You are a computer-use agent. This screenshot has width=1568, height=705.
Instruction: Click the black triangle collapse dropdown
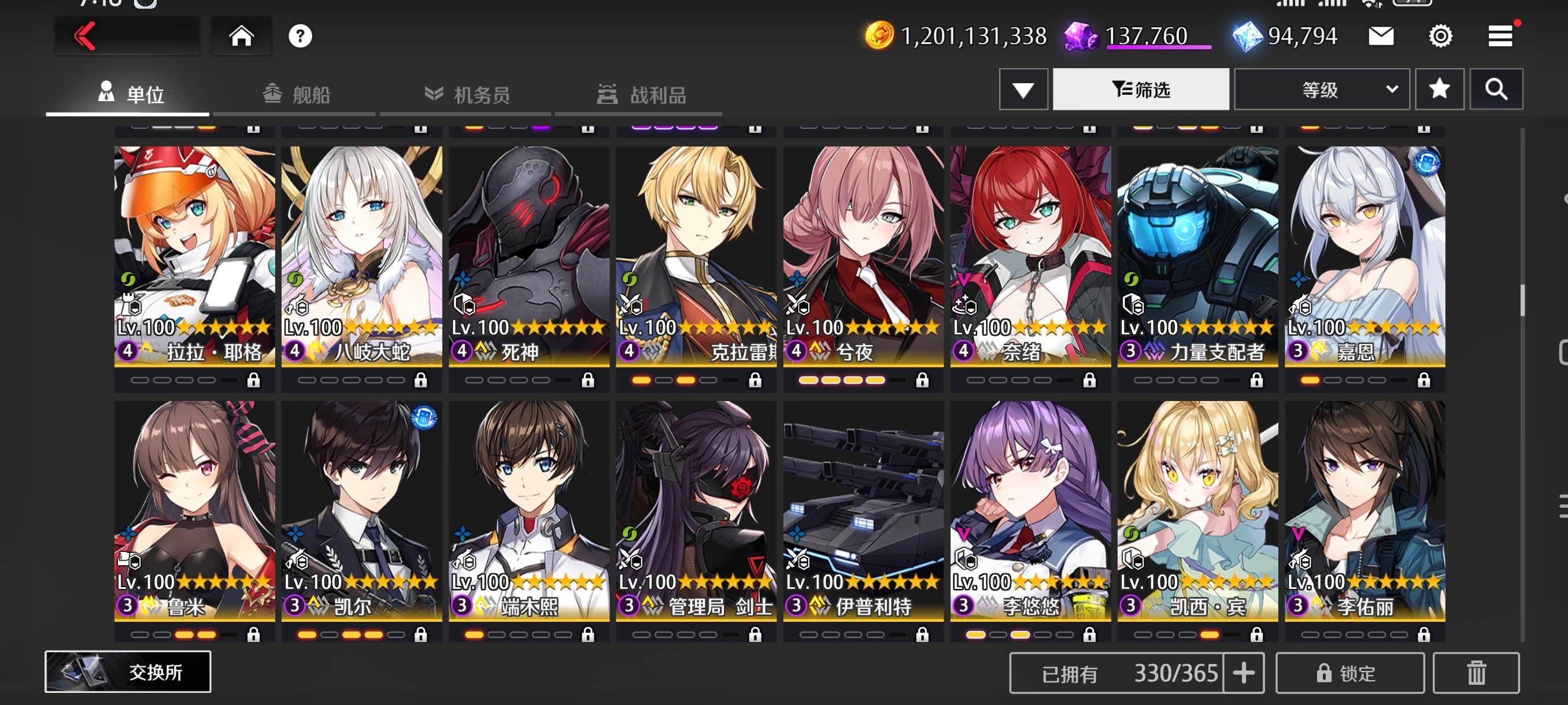click(x=1022, y=89)
